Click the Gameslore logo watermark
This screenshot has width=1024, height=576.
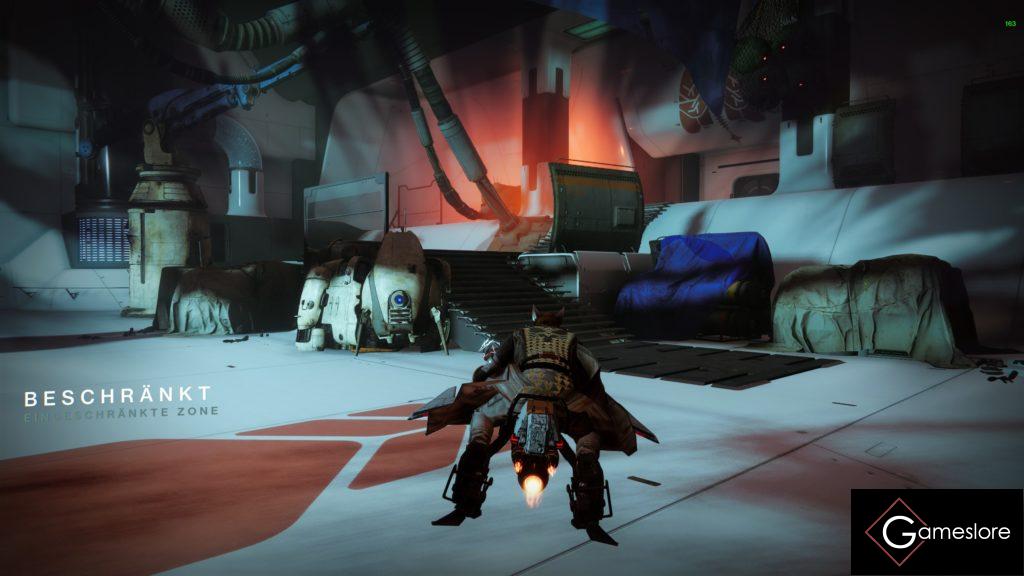(937, 532)
